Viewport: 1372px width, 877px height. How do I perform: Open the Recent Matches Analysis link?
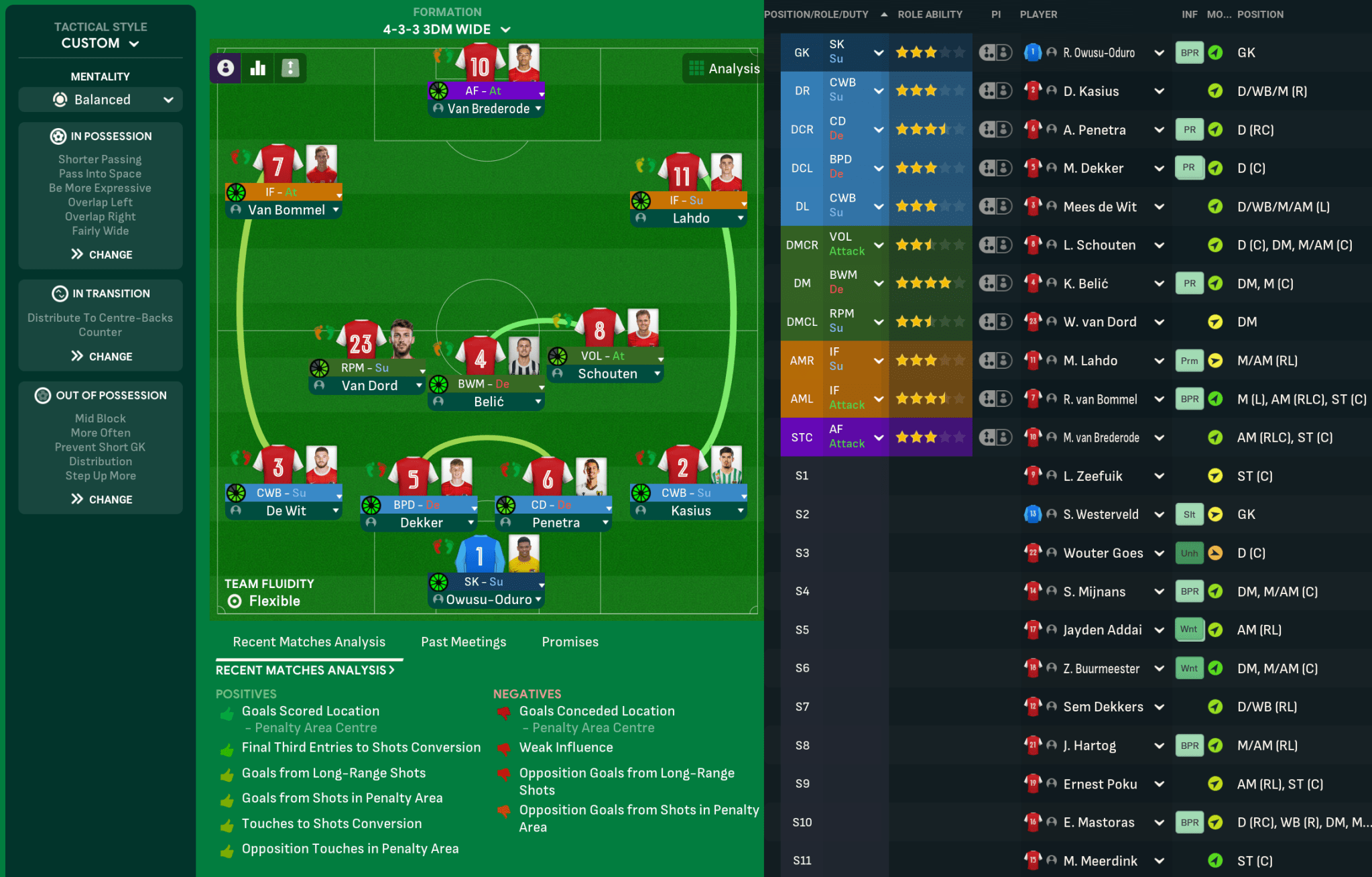click(306, 670)
